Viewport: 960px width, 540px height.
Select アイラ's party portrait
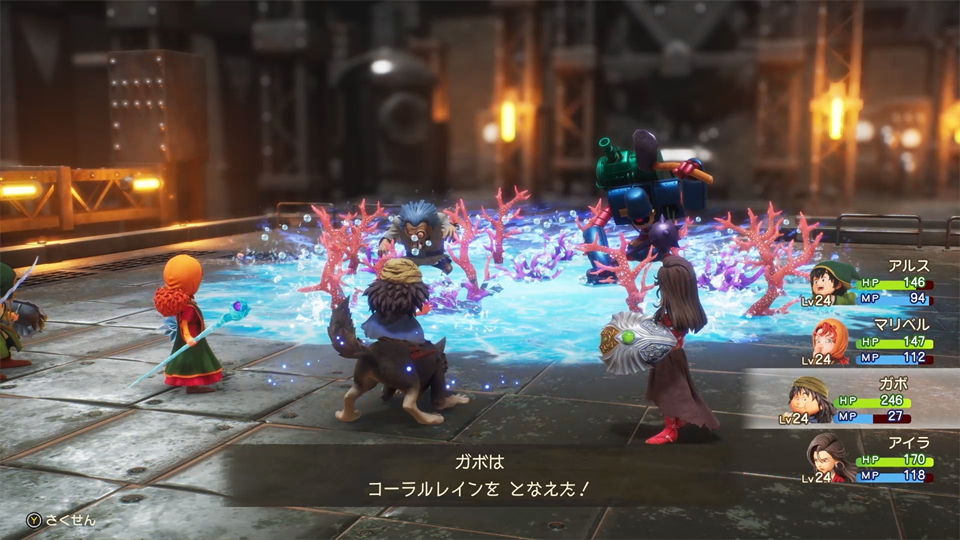click(829, 457)
